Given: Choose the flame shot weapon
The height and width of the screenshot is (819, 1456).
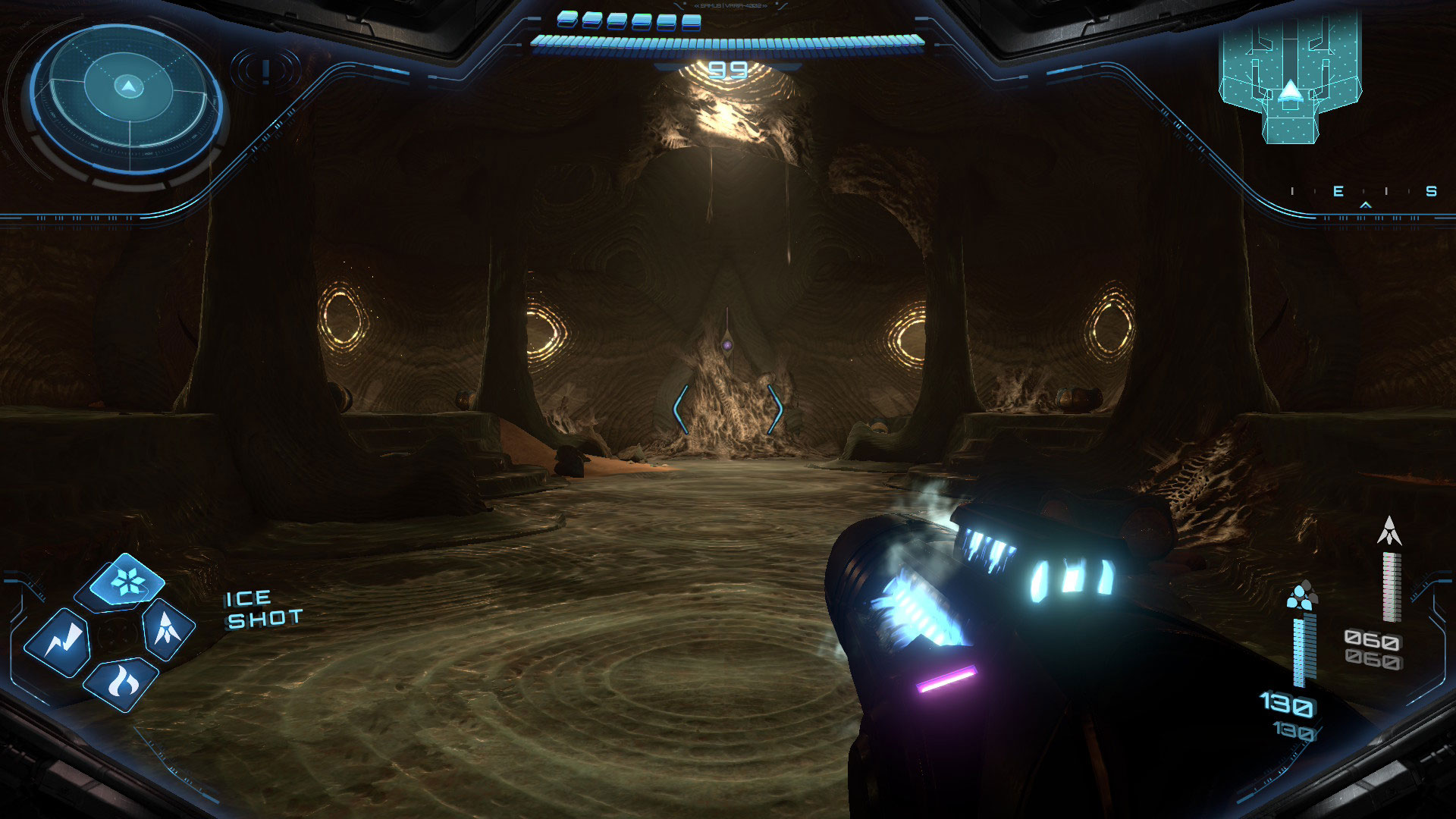Looking at the screenshot, I should (x=121, y=683).
